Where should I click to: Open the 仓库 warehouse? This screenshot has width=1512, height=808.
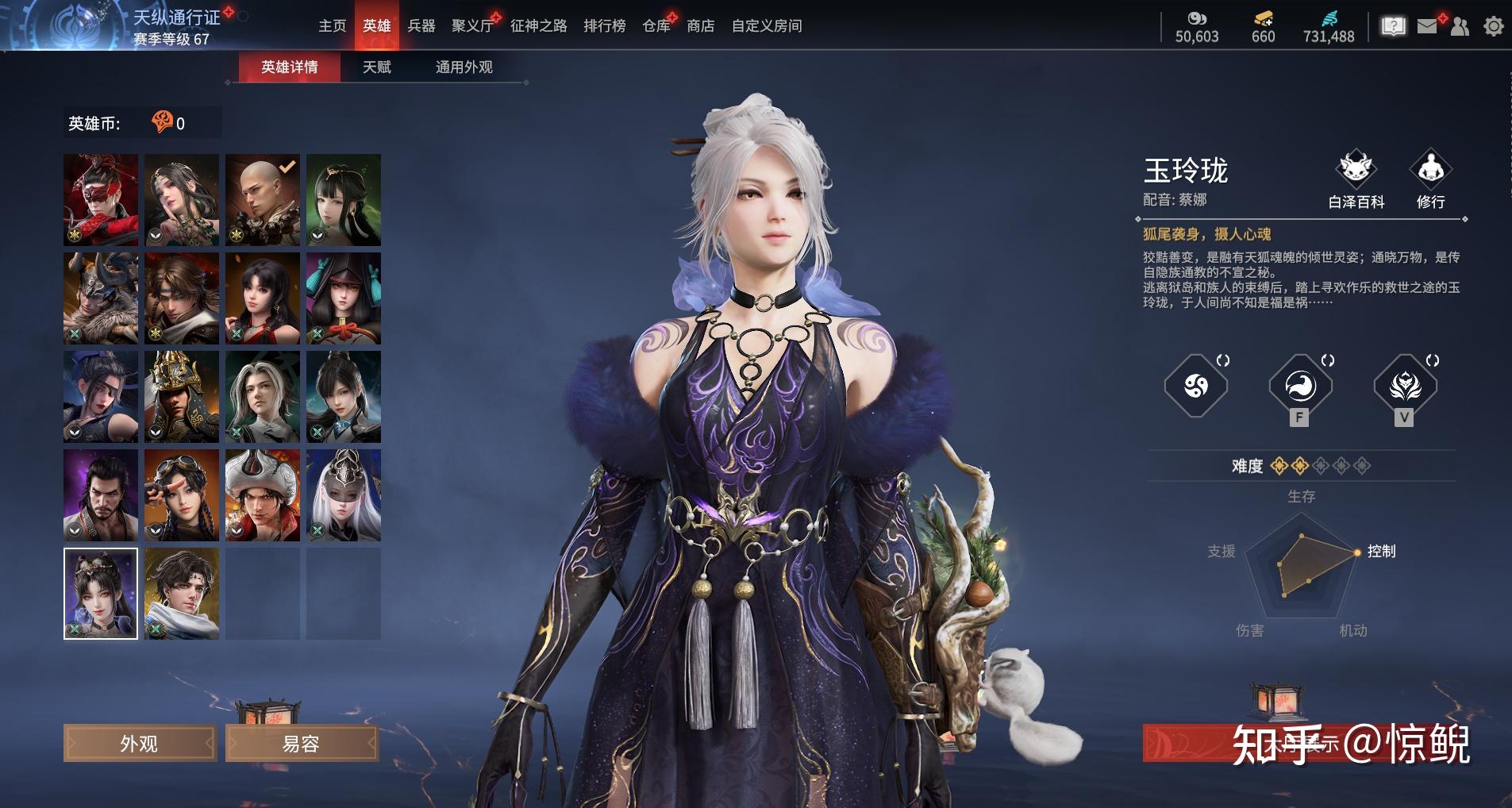click(656, 26)
